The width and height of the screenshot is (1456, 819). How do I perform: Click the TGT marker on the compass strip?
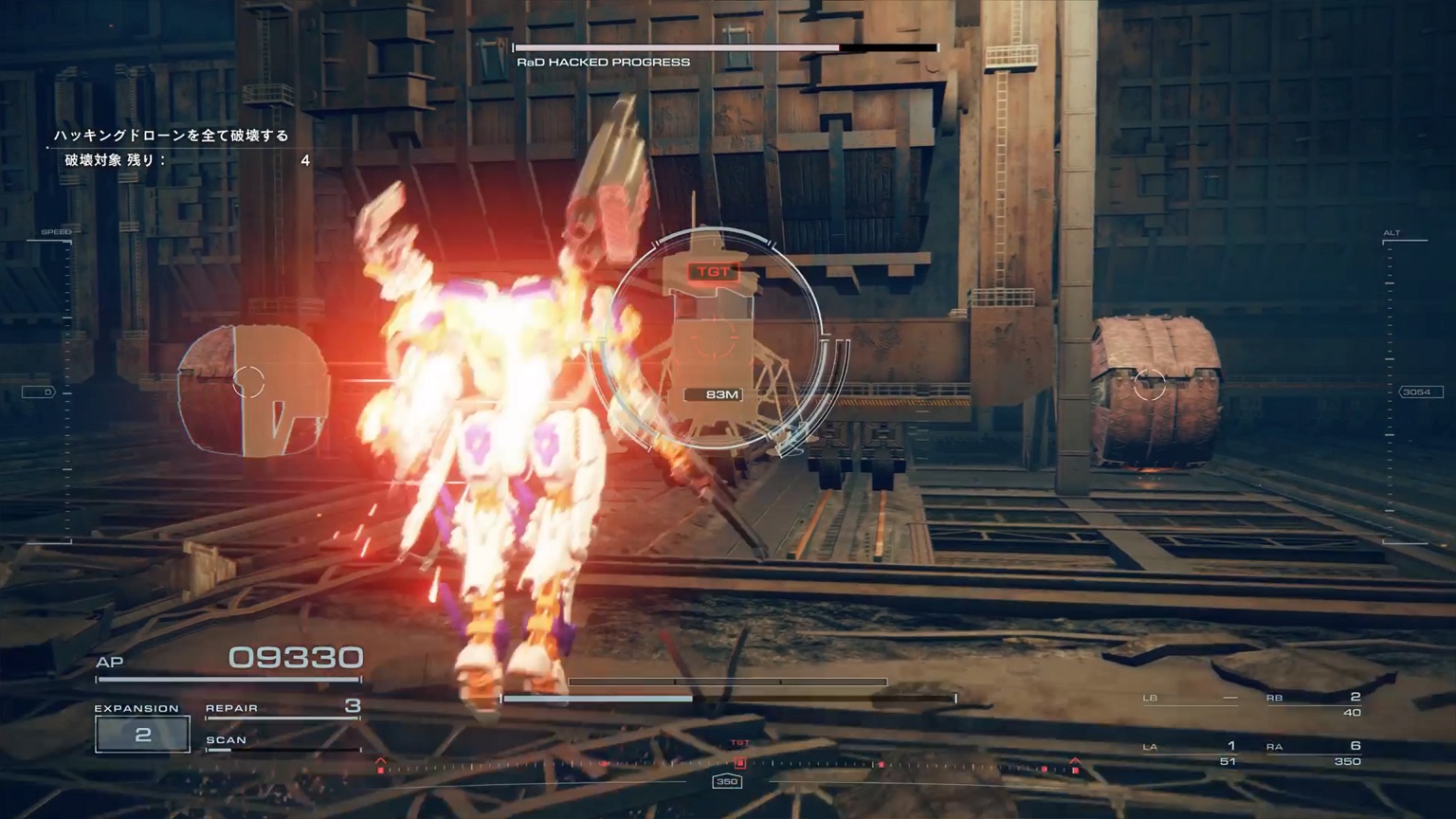739,758
